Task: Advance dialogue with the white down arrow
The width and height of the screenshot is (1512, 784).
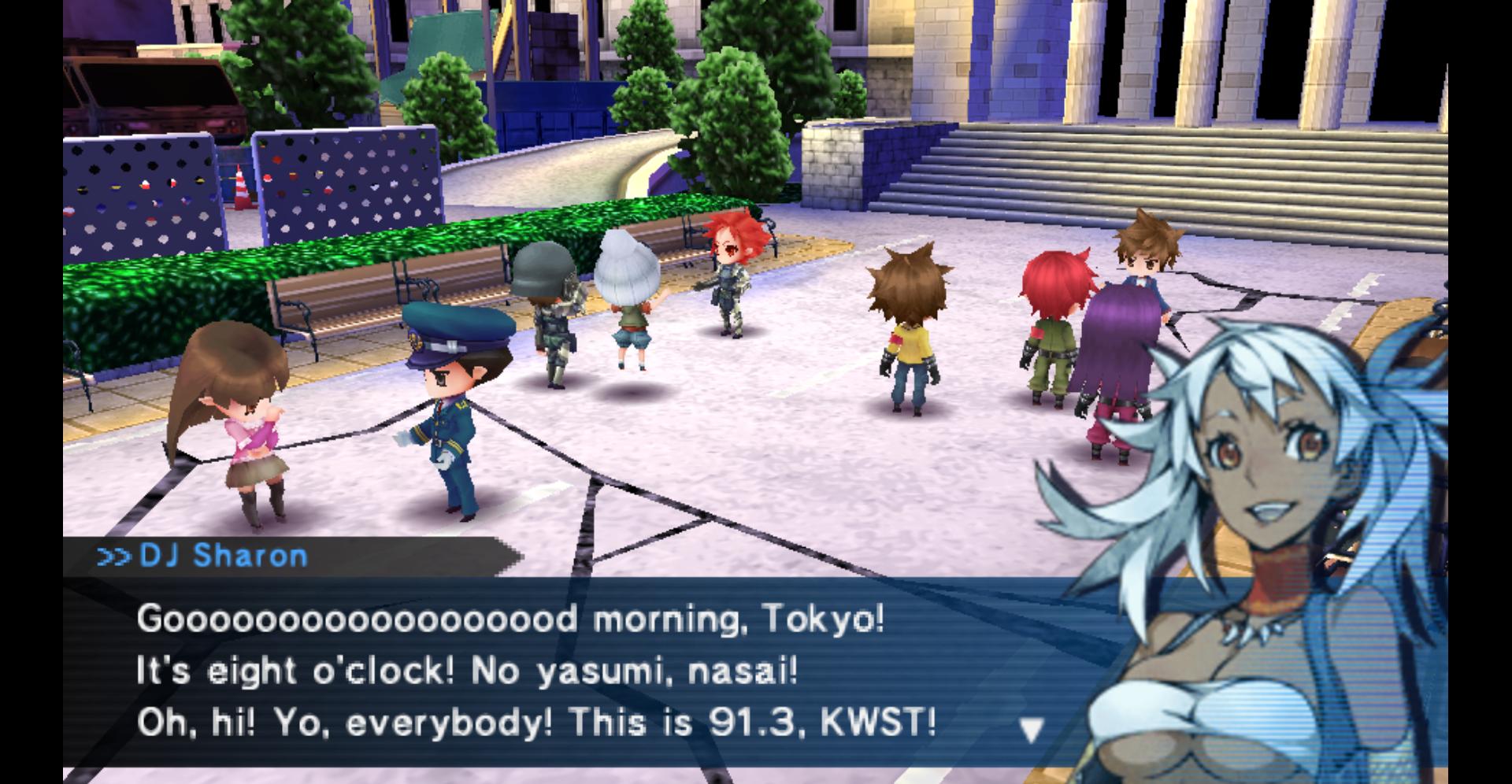Action: [1032, 731]
